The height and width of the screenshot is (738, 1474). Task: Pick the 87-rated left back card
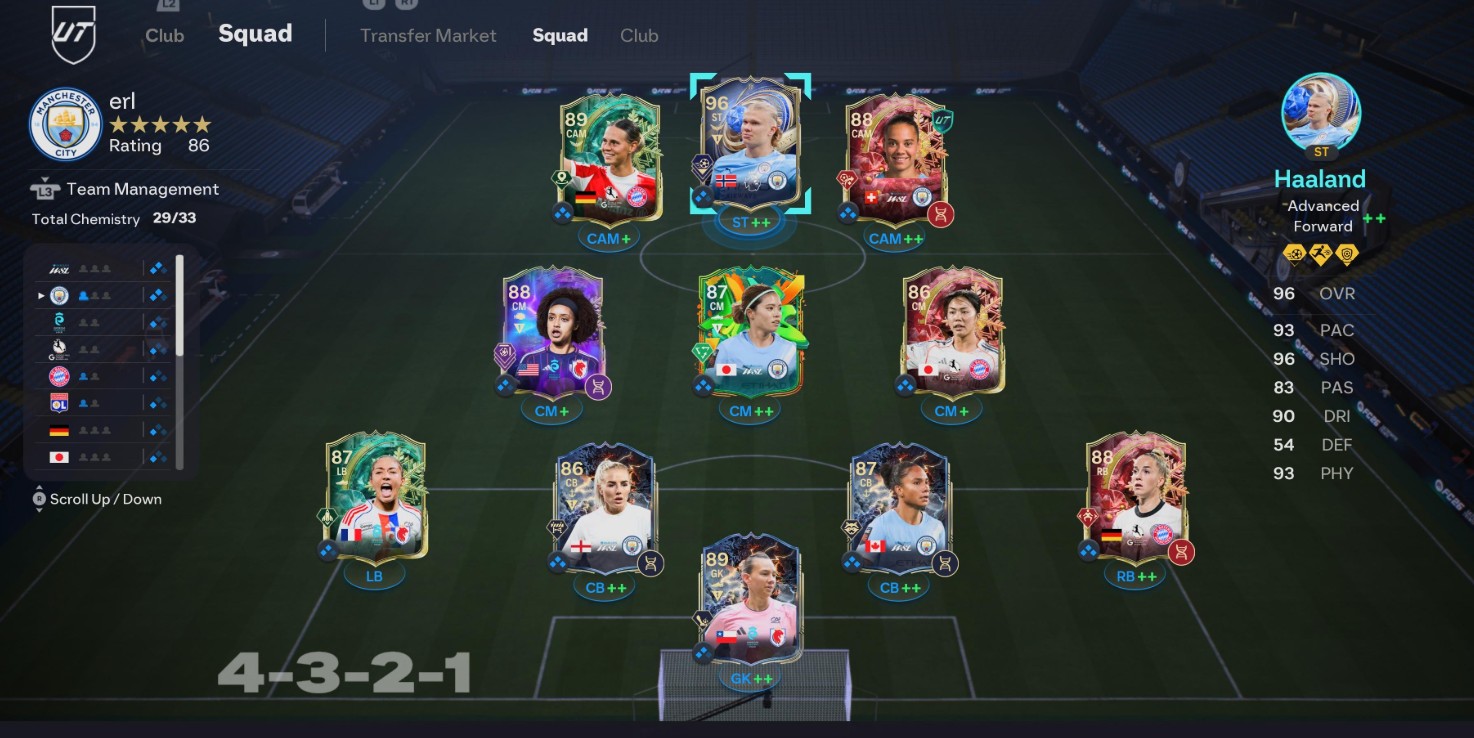(x=376, y=497)
